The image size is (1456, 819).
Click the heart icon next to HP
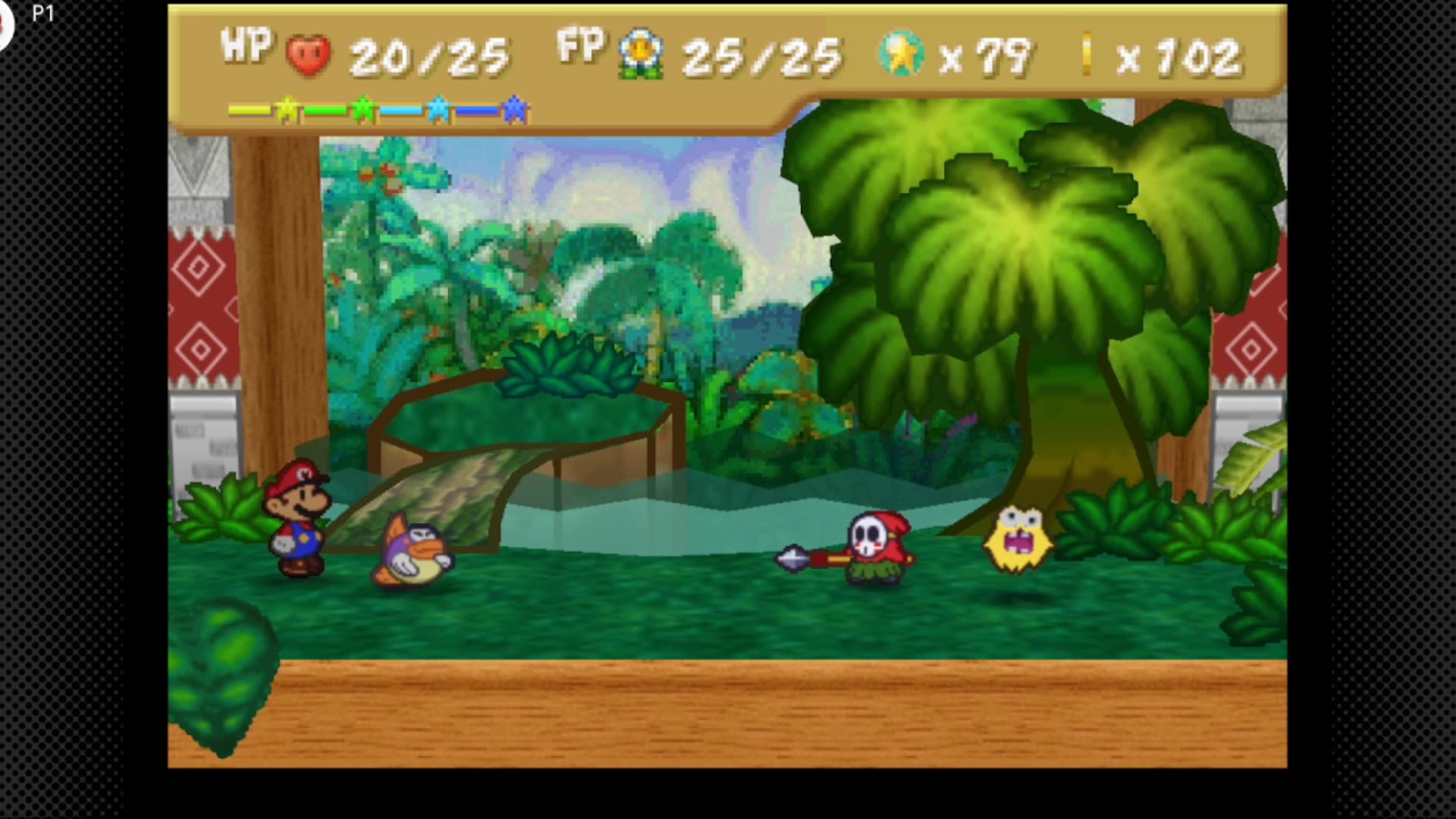tap(309, 53)
